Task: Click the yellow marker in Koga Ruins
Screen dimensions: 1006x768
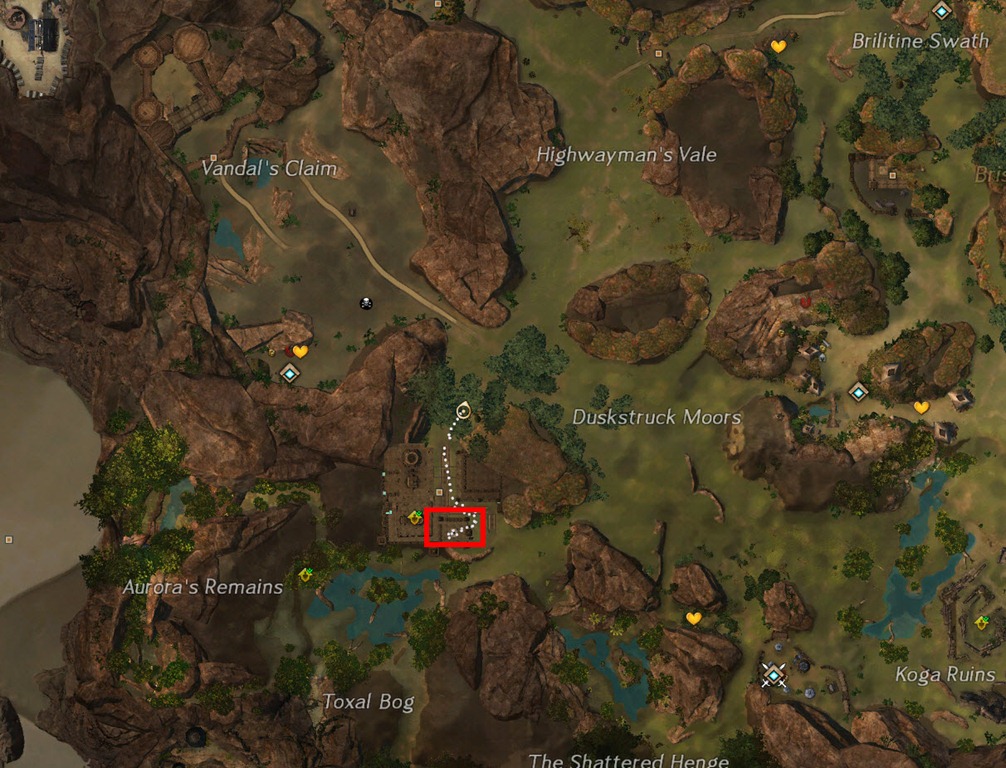Action: click(x=982, y=622)
